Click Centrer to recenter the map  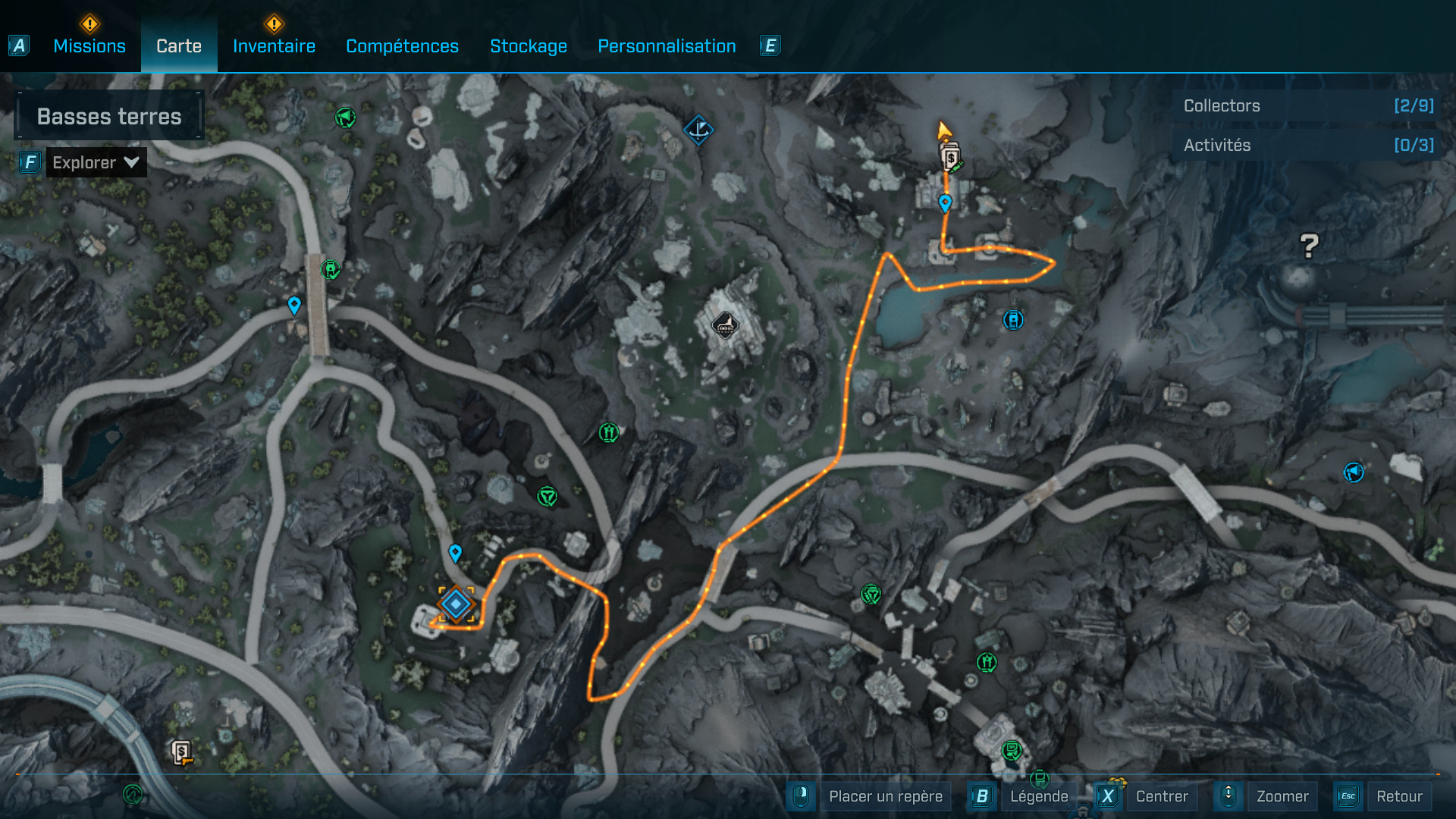tap(1161, 796)
